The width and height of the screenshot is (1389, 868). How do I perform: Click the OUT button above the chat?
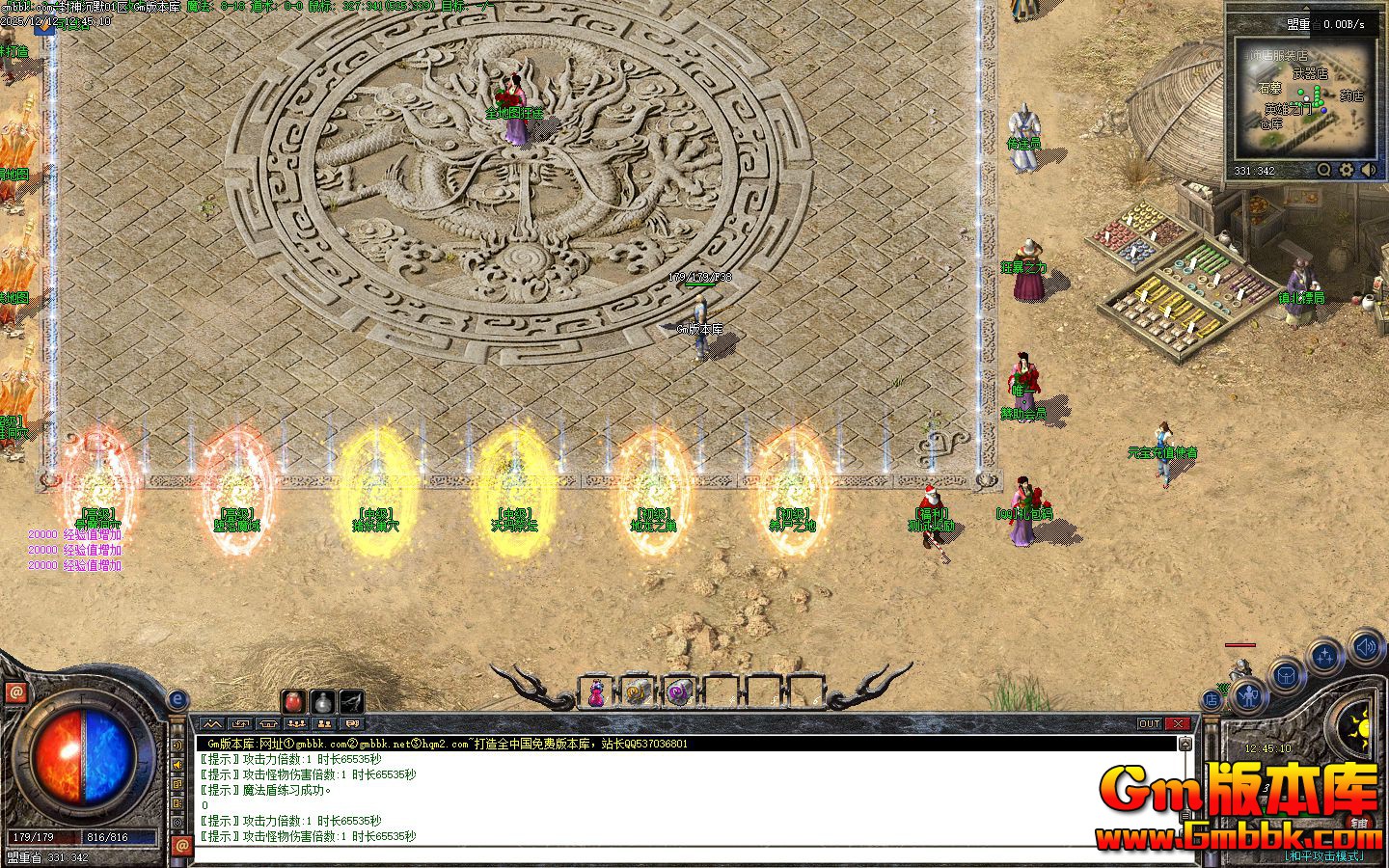(1149, 723)
